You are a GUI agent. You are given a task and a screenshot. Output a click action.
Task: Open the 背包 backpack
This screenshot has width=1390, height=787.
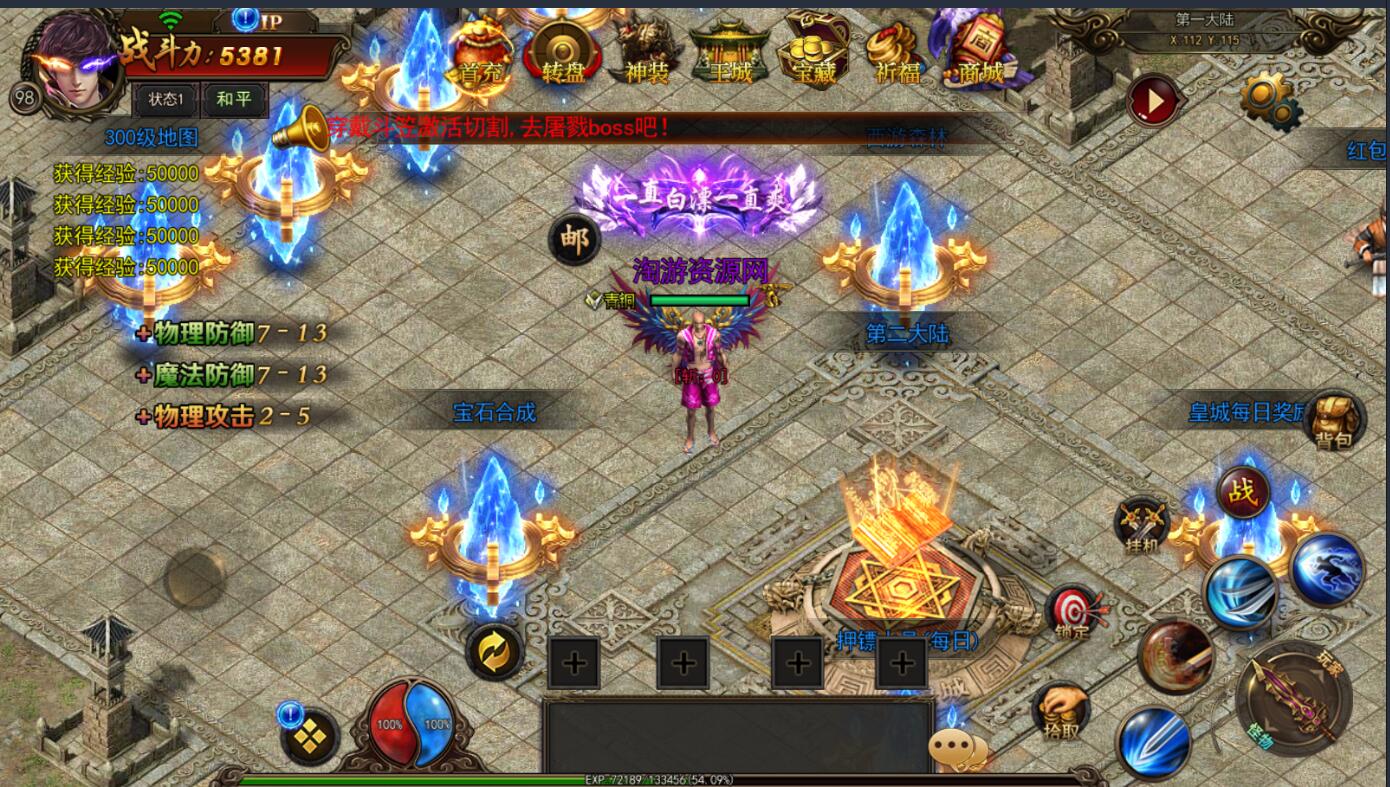click(x=1337, y=420)
